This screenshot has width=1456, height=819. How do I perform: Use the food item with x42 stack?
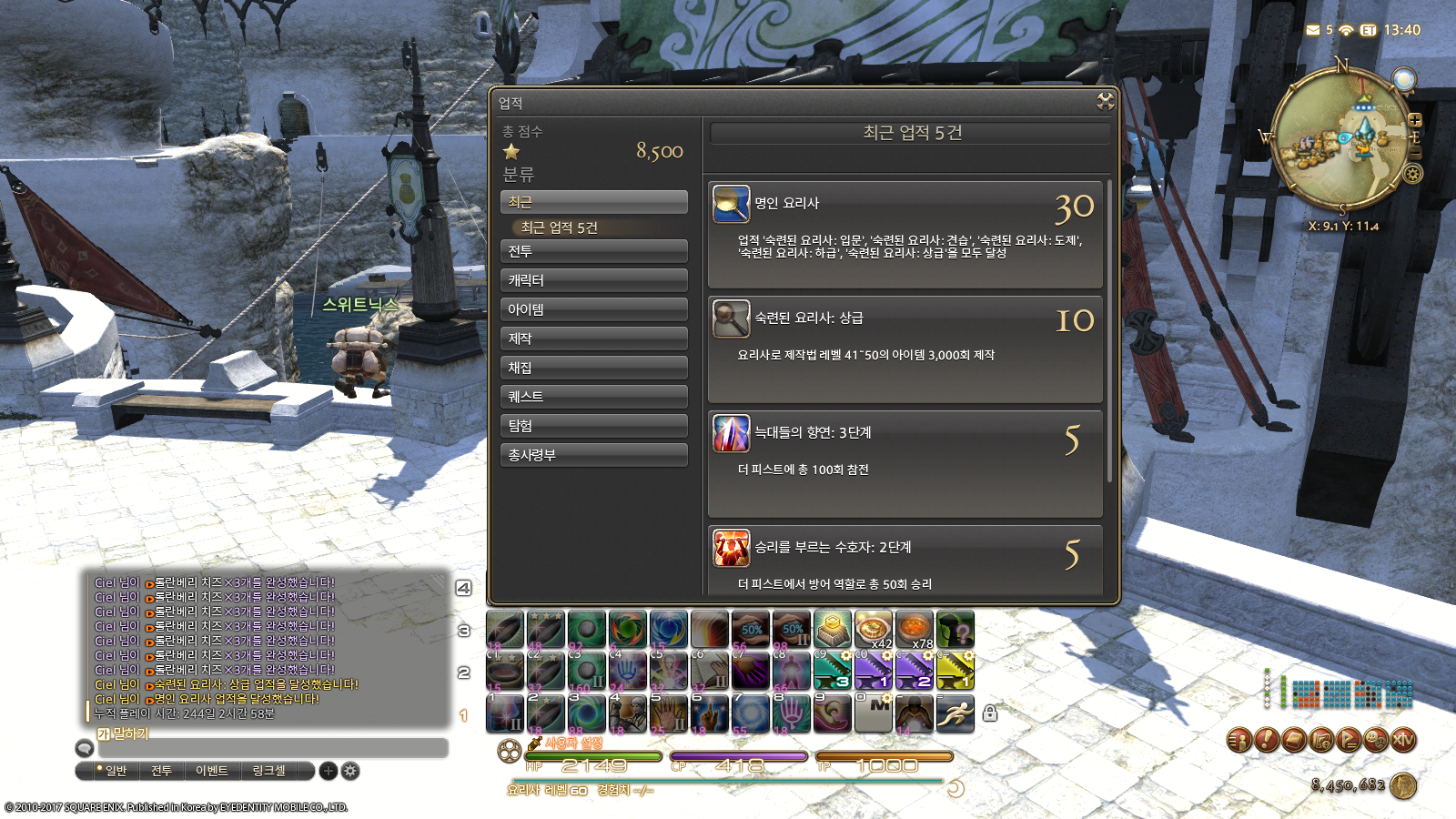click(x=873, y=630)
